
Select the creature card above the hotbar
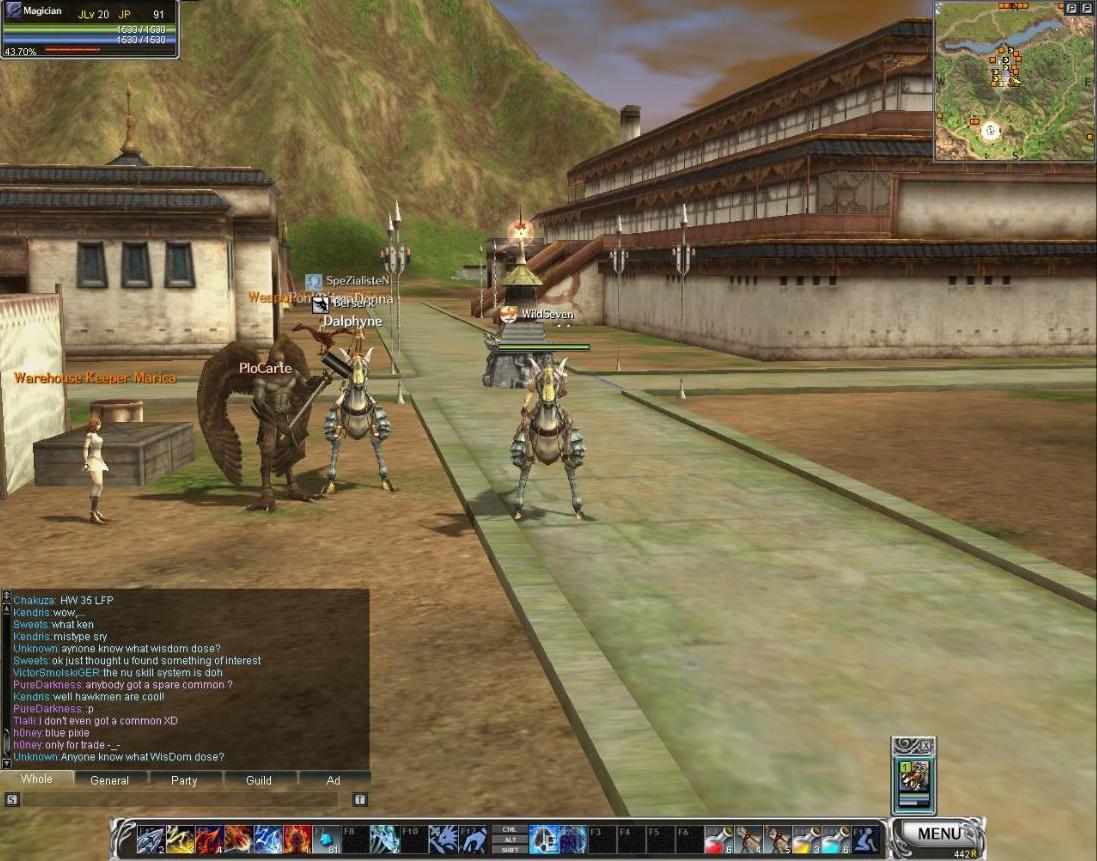(914, 777)
